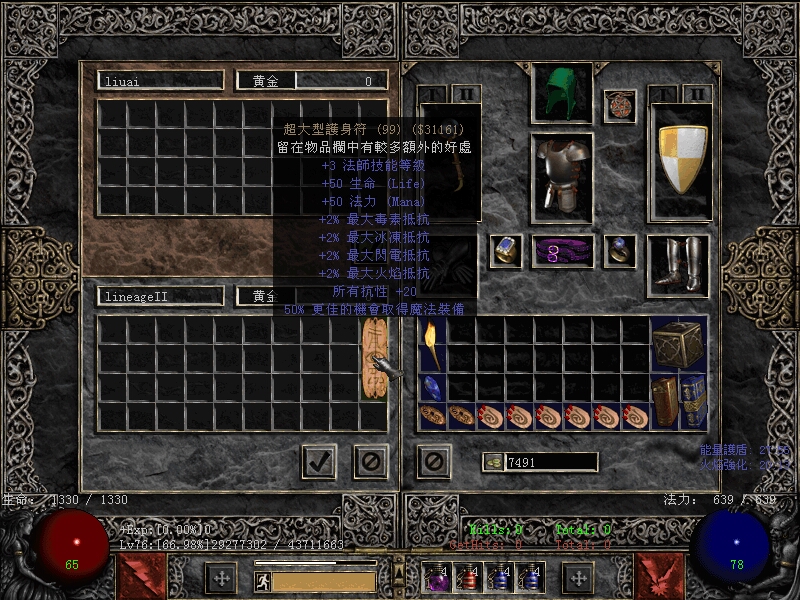
Task: Choose the purple belt equipment slot
Action: 561,251
